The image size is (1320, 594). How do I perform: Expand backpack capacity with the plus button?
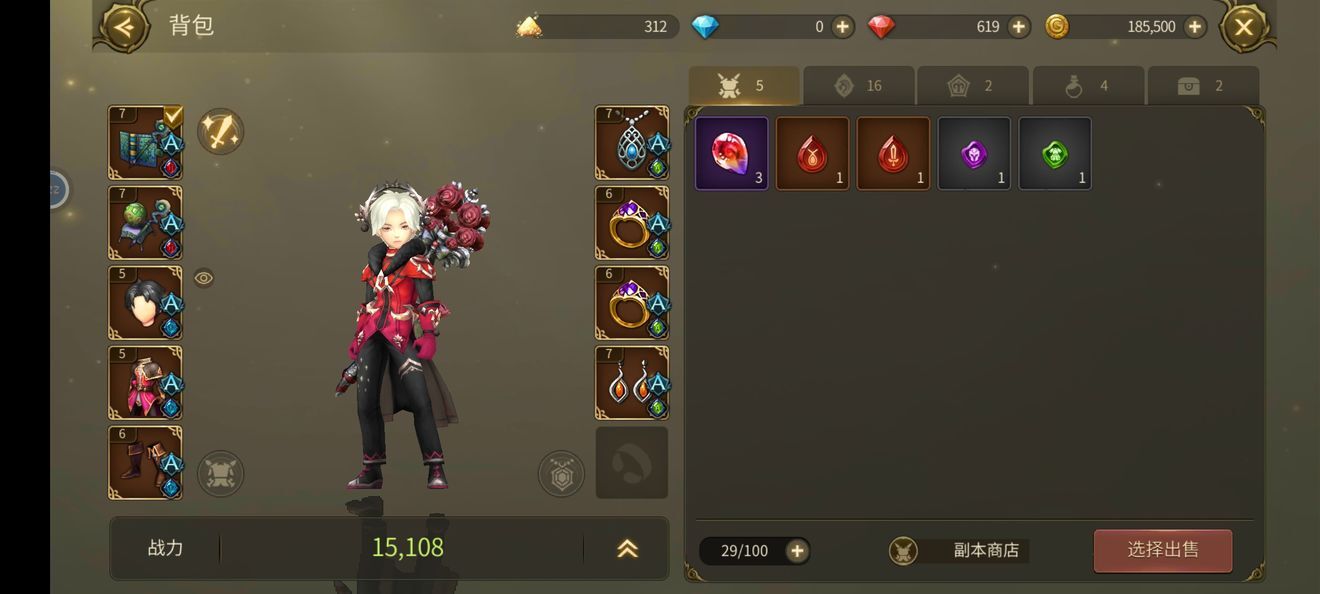tap(797, 550)
